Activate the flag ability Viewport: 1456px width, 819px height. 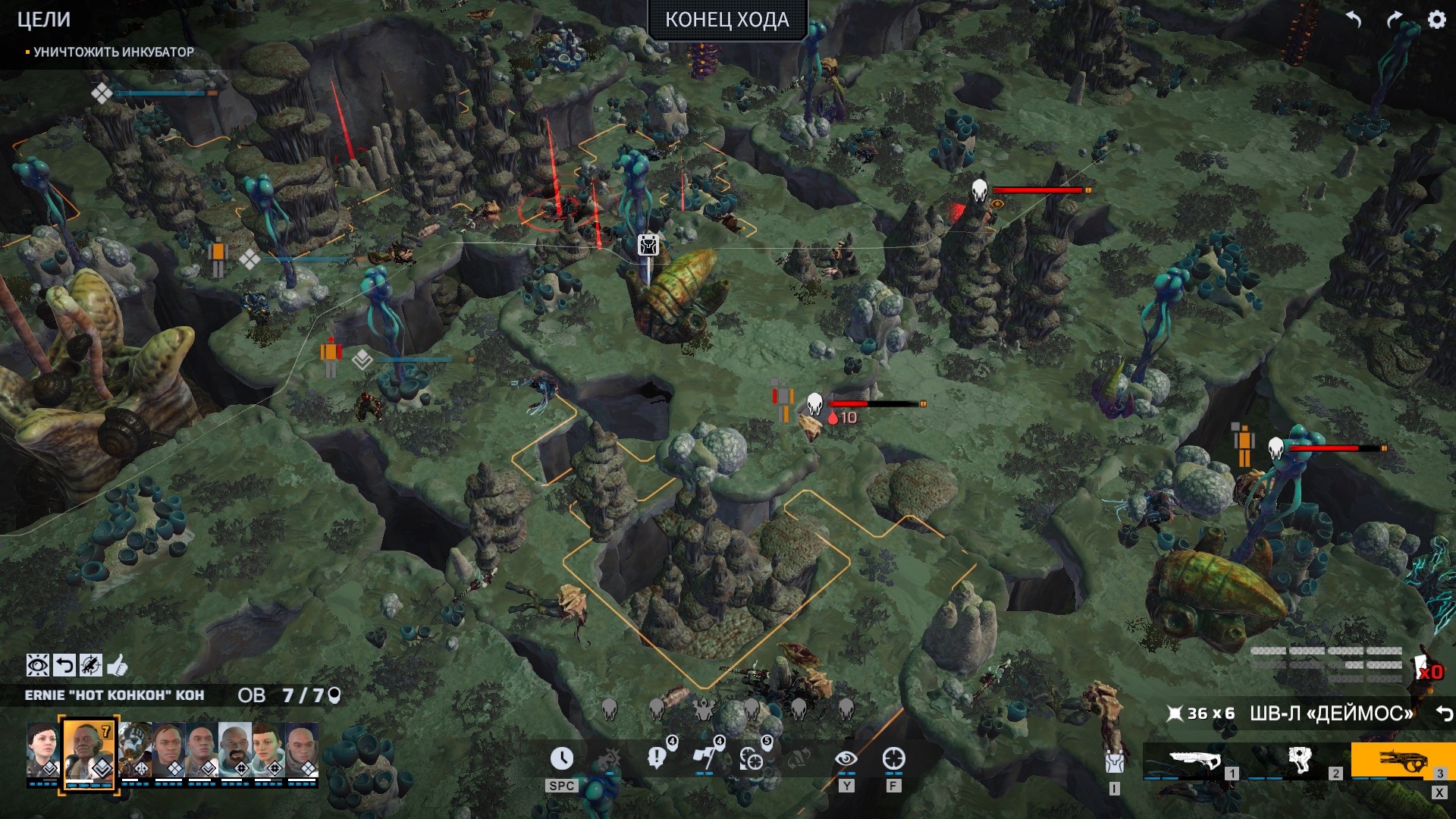coord(703,758)
